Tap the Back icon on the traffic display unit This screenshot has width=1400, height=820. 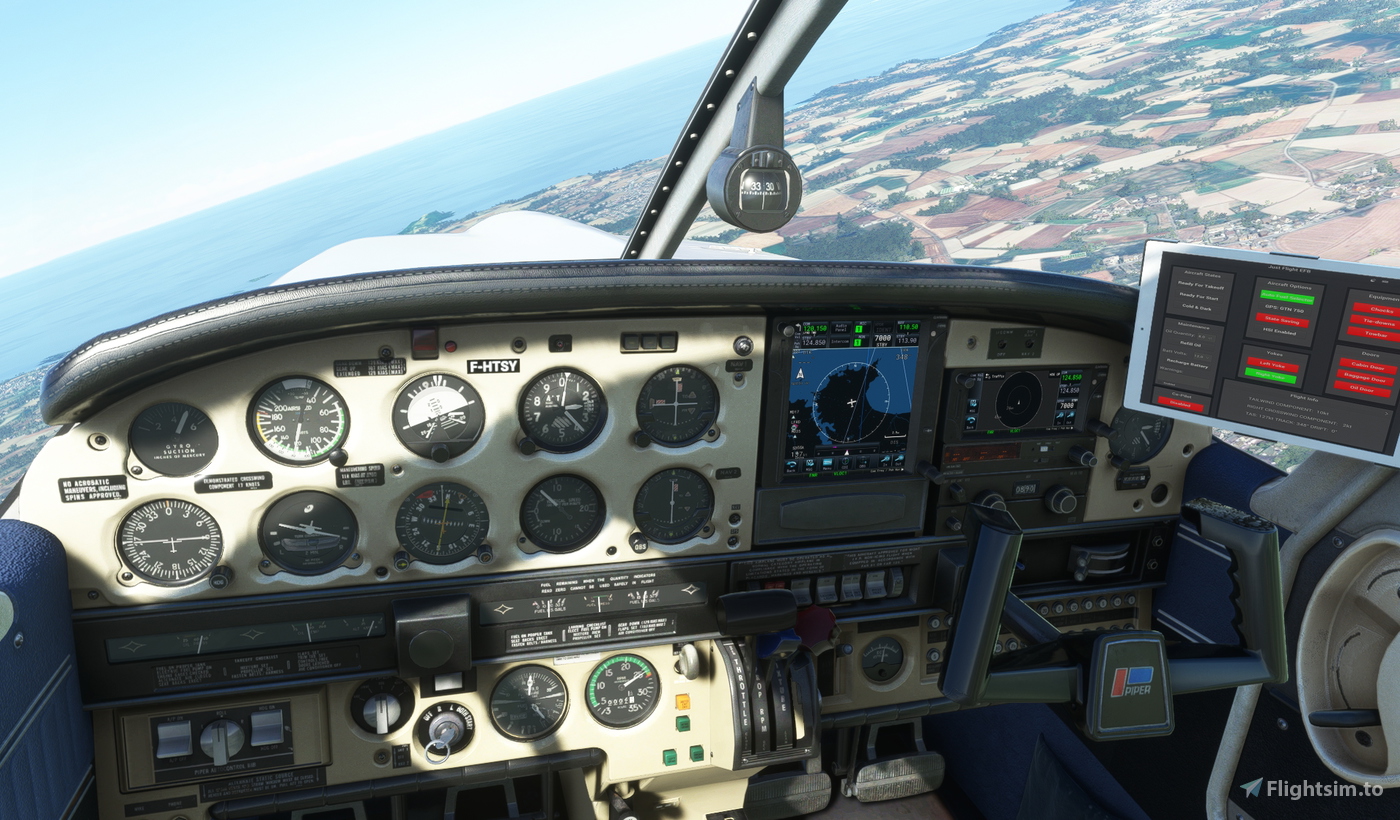coord(971,421)
